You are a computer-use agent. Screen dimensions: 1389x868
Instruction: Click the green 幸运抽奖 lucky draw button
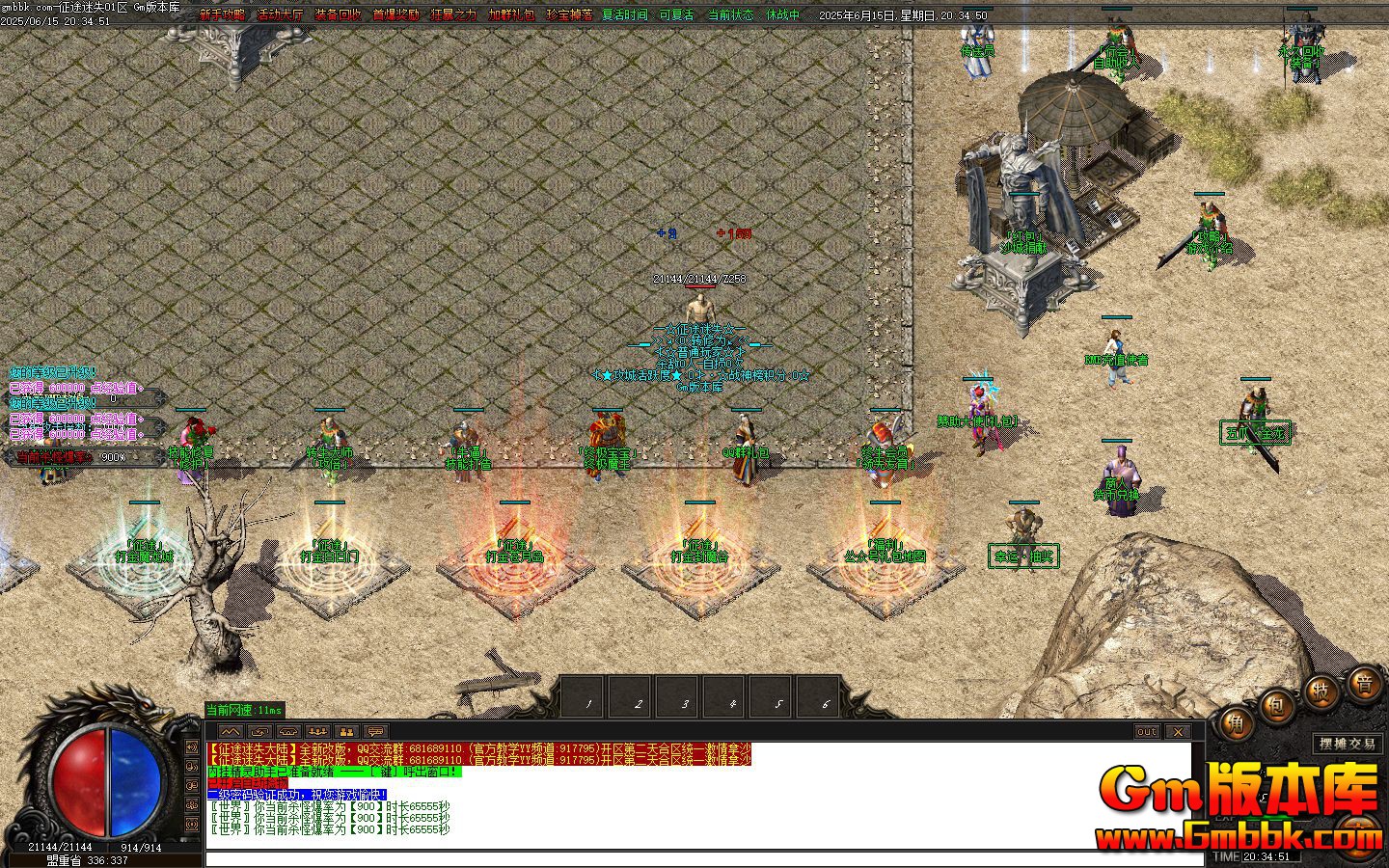[1024, 556]
